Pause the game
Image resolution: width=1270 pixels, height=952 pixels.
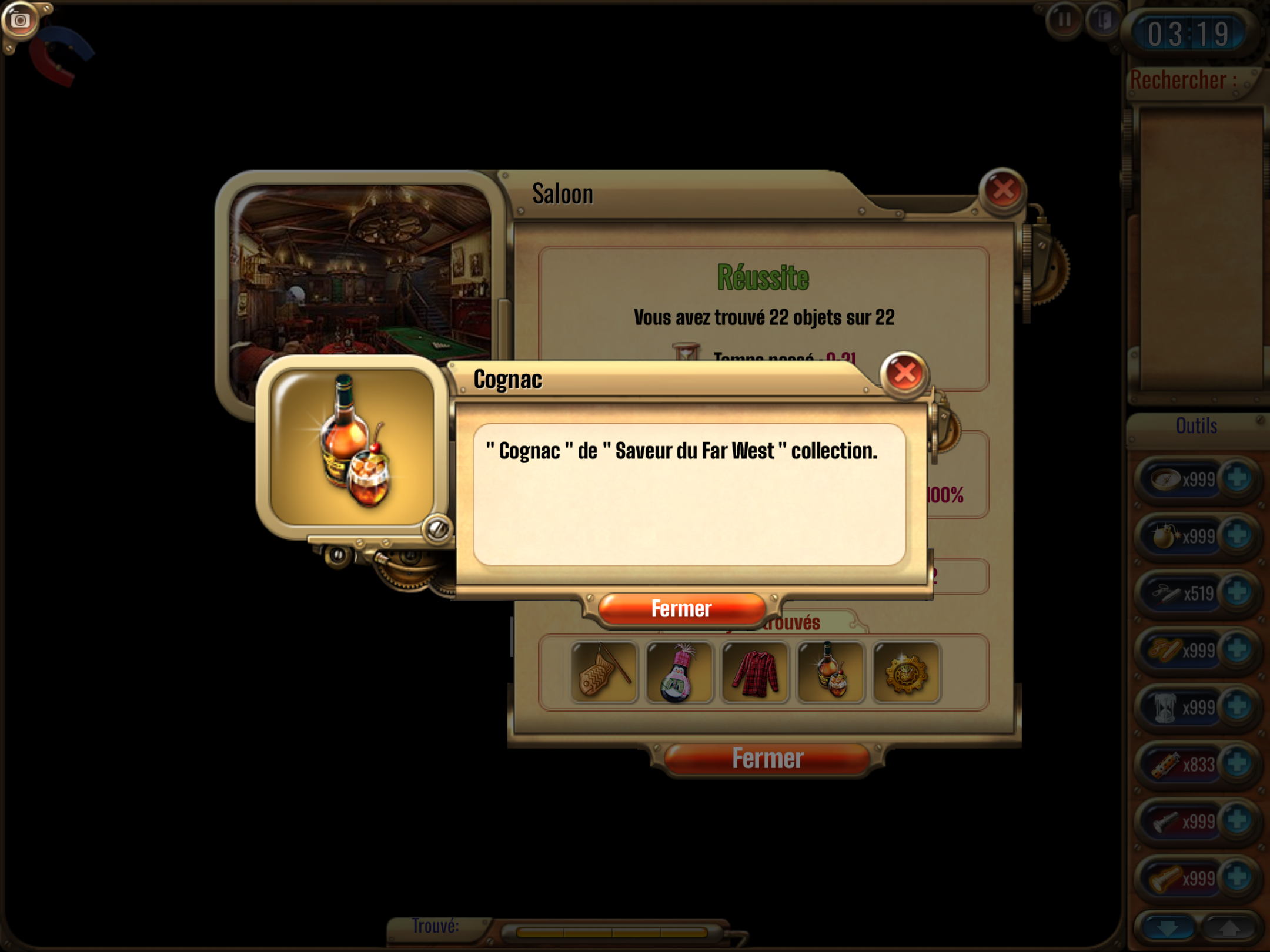click(1064, 21)
